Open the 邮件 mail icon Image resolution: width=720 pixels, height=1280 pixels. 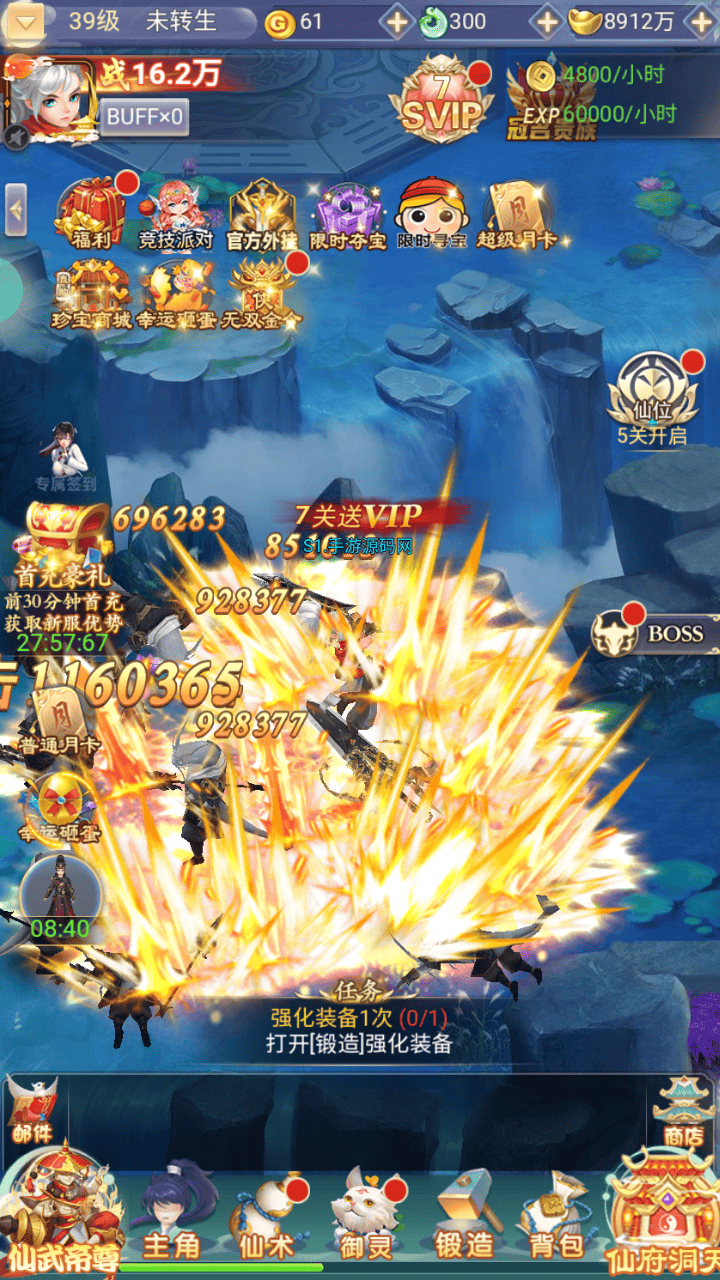coord(35,1108)
